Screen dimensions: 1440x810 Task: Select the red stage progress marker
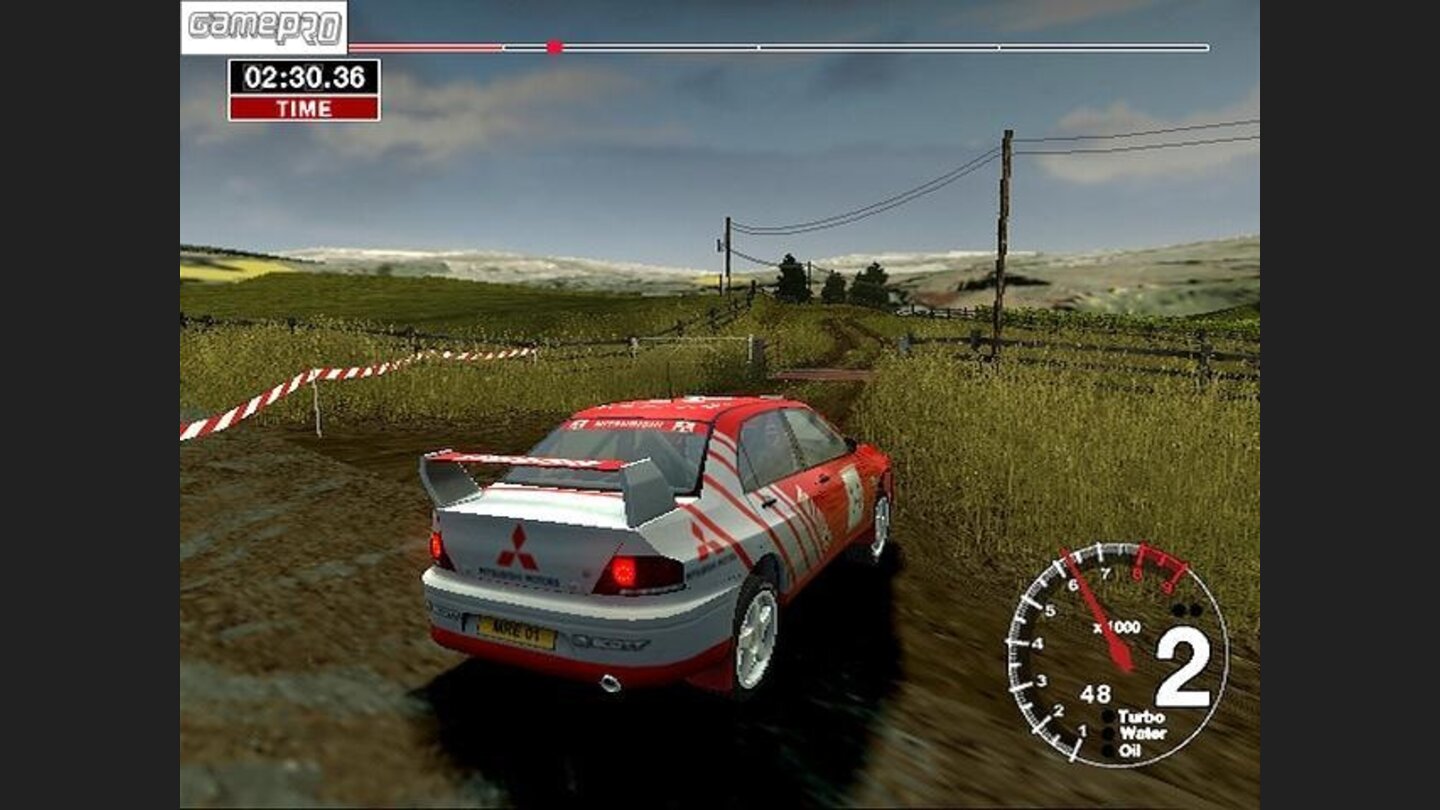coord(554,47)
